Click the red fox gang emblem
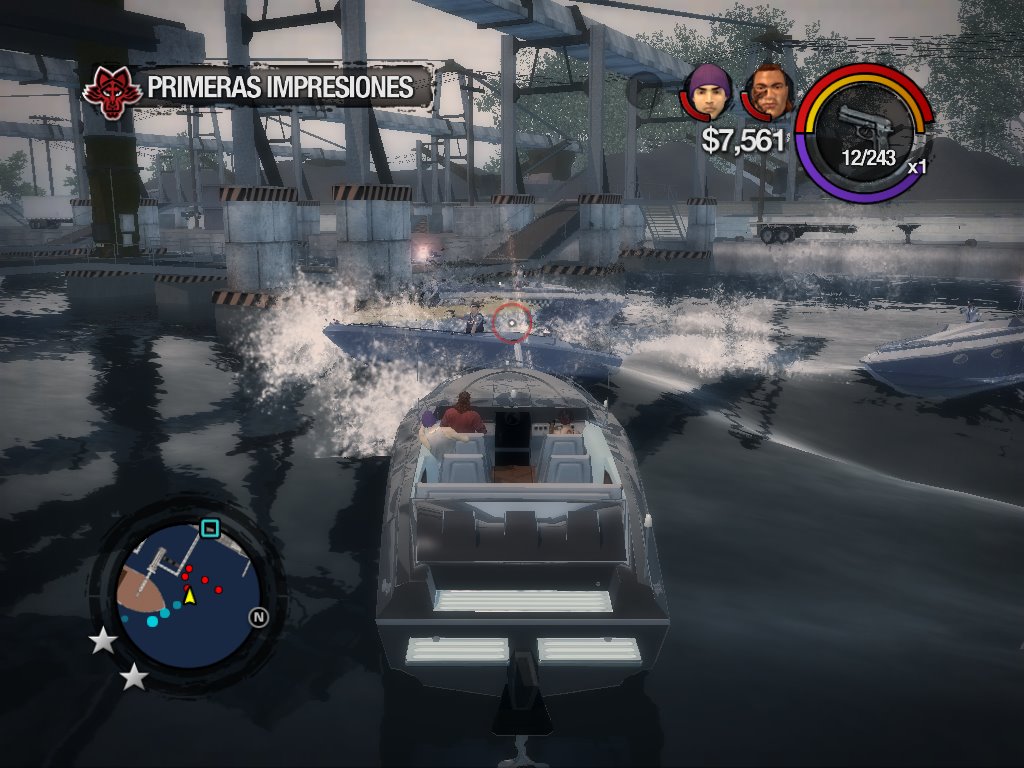This screenshot has height=768, width=1024. 110,90
